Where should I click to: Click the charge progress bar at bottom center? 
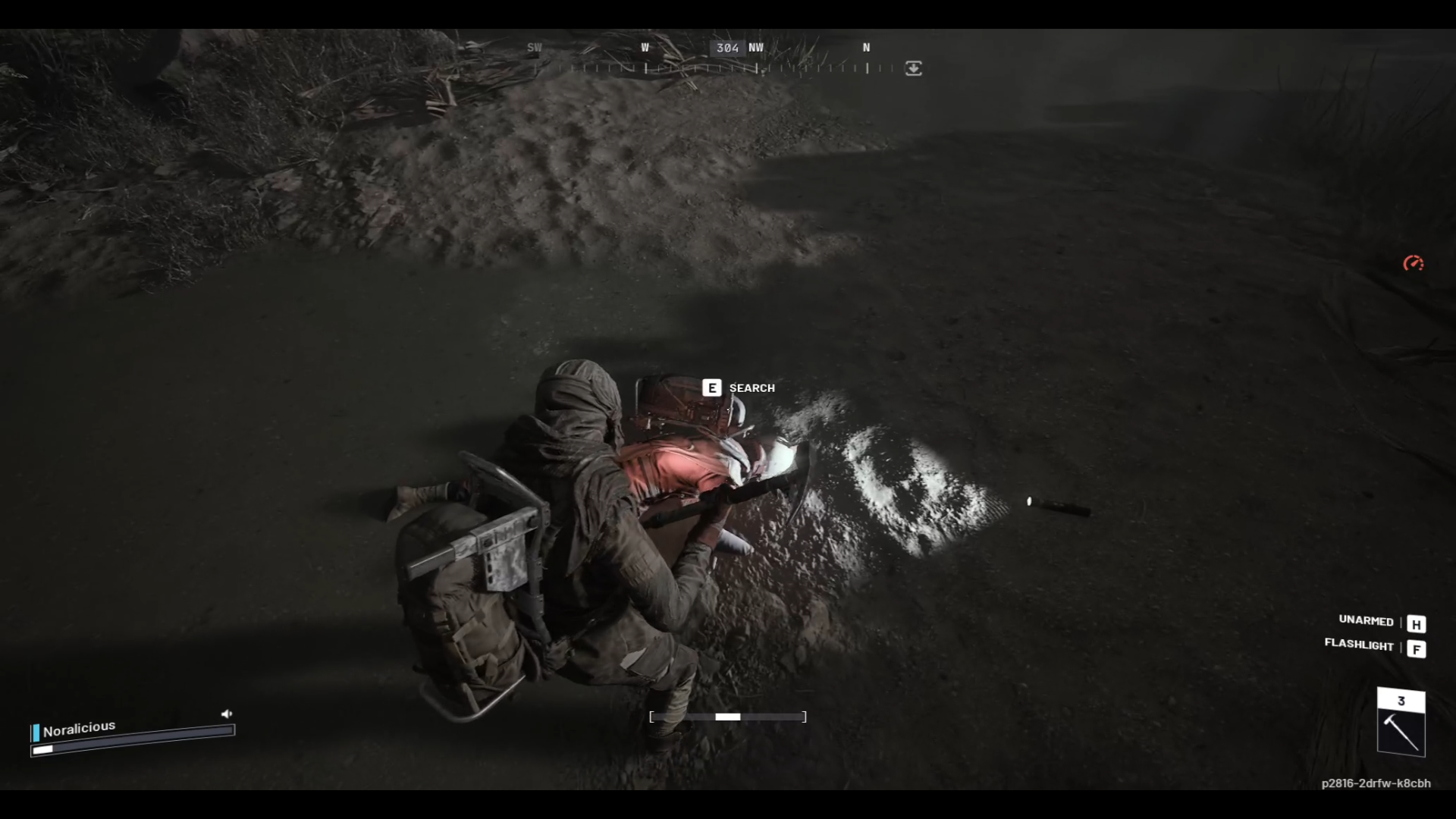pos(728,717)
